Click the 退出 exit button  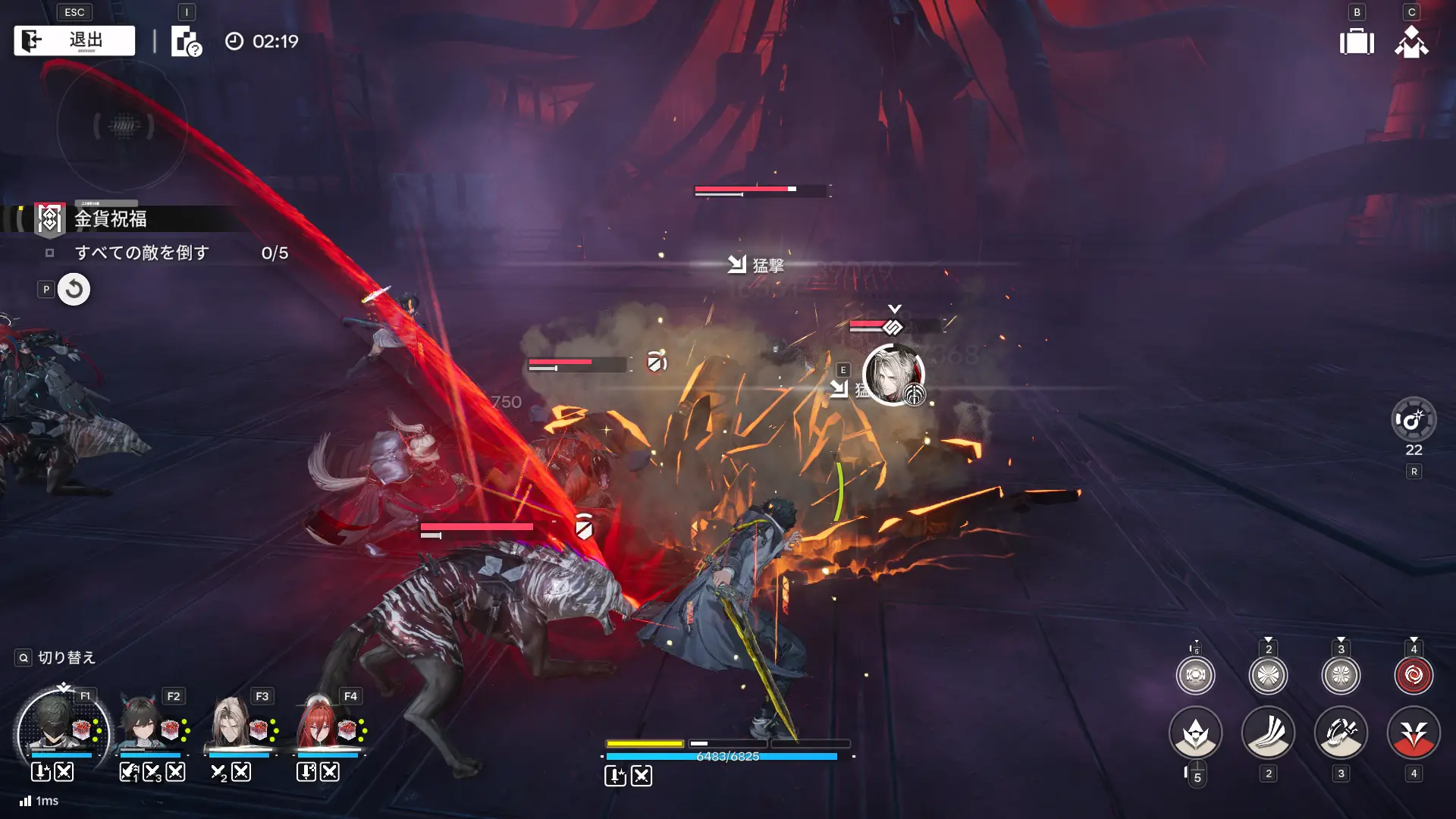click(74, 41)
